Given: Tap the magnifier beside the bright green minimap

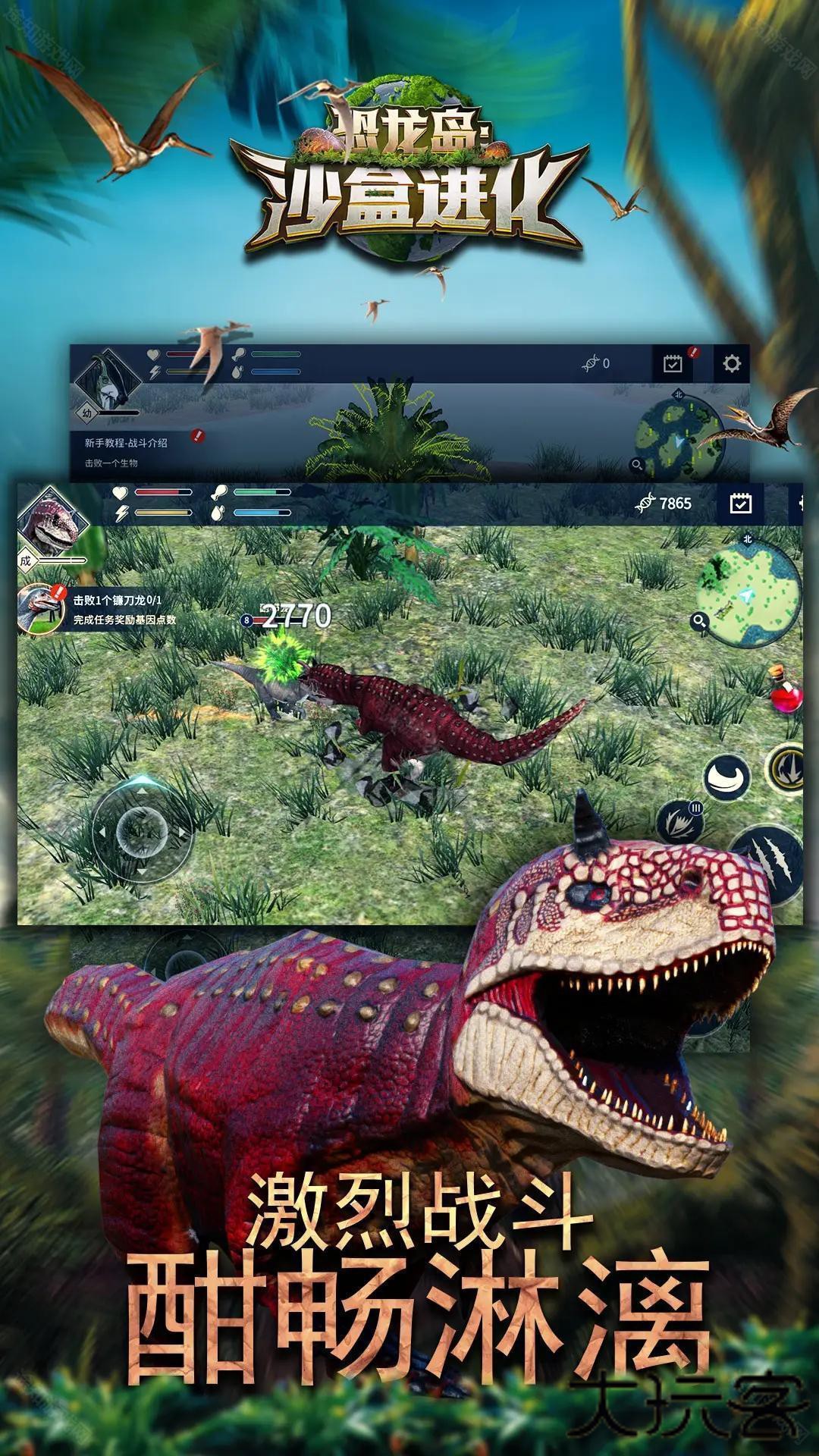Looking at the screenshot, I should [x=699, y=623].
